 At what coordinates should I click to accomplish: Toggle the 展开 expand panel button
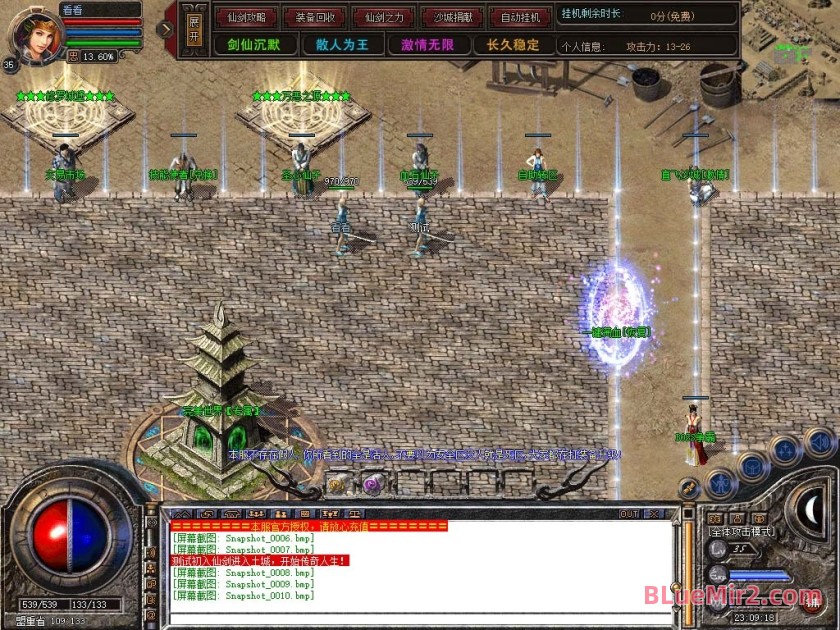(x=195, y=29)
